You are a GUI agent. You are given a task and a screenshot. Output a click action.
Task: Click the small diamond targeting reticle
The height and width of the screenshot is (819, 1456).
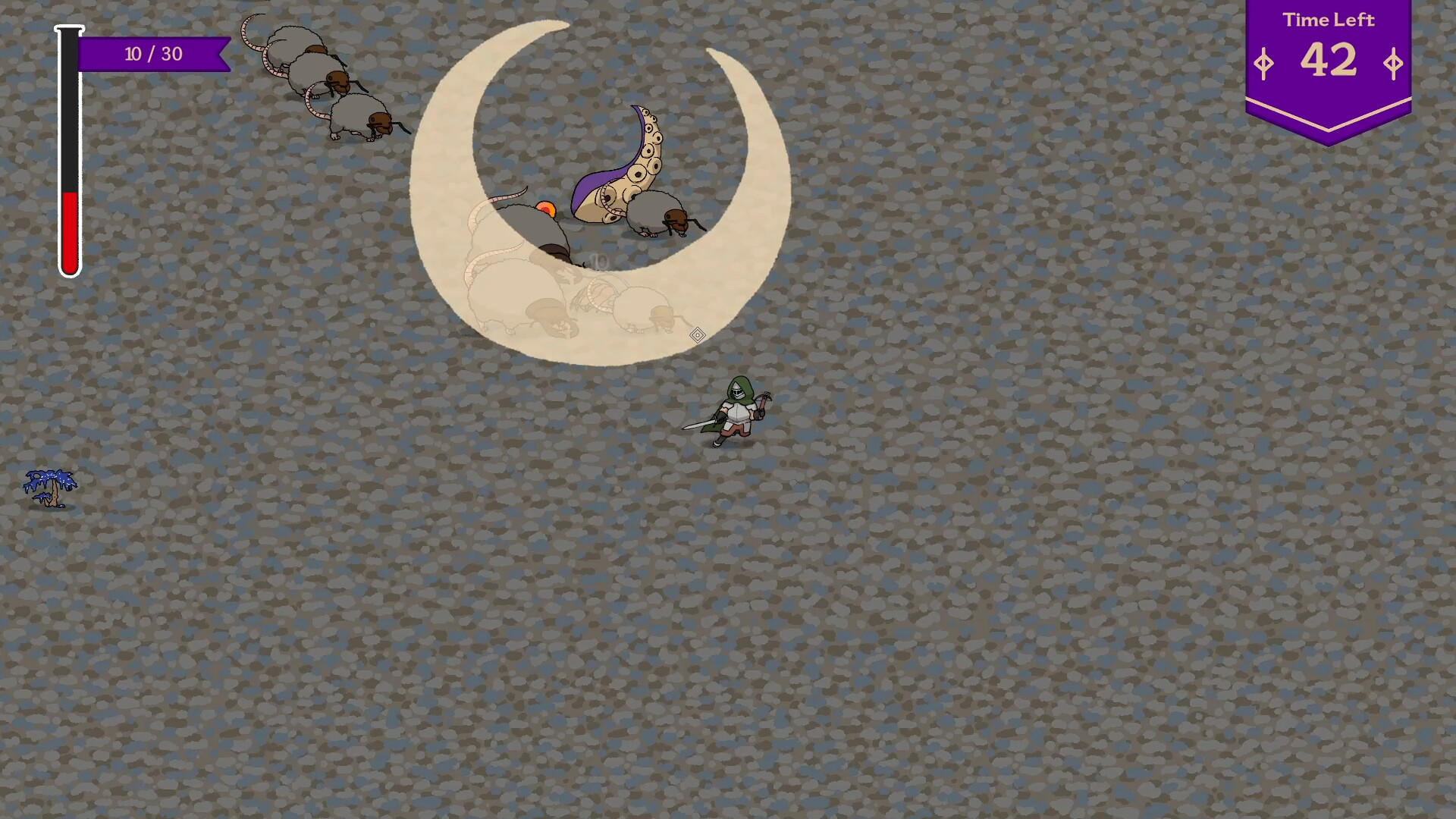coord(697,334)
